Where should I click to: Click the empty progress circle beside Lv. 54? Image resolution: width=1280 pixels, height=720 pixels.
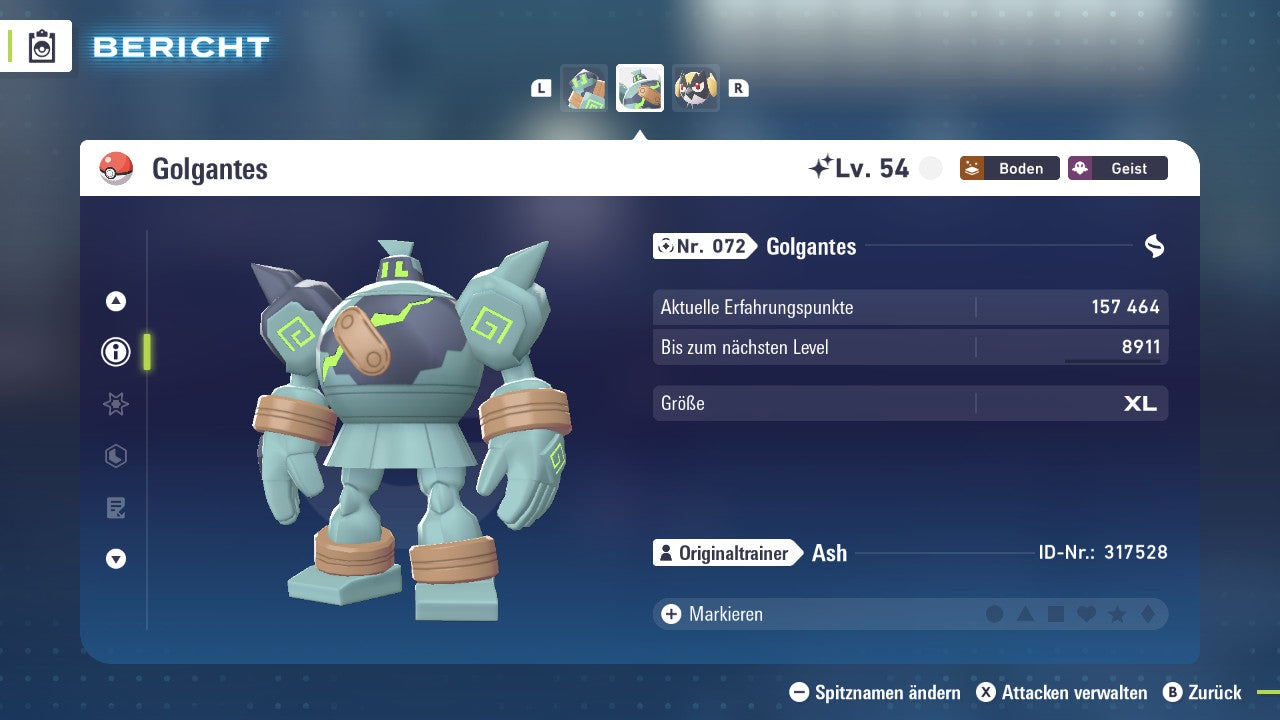[x=930, y=168]
